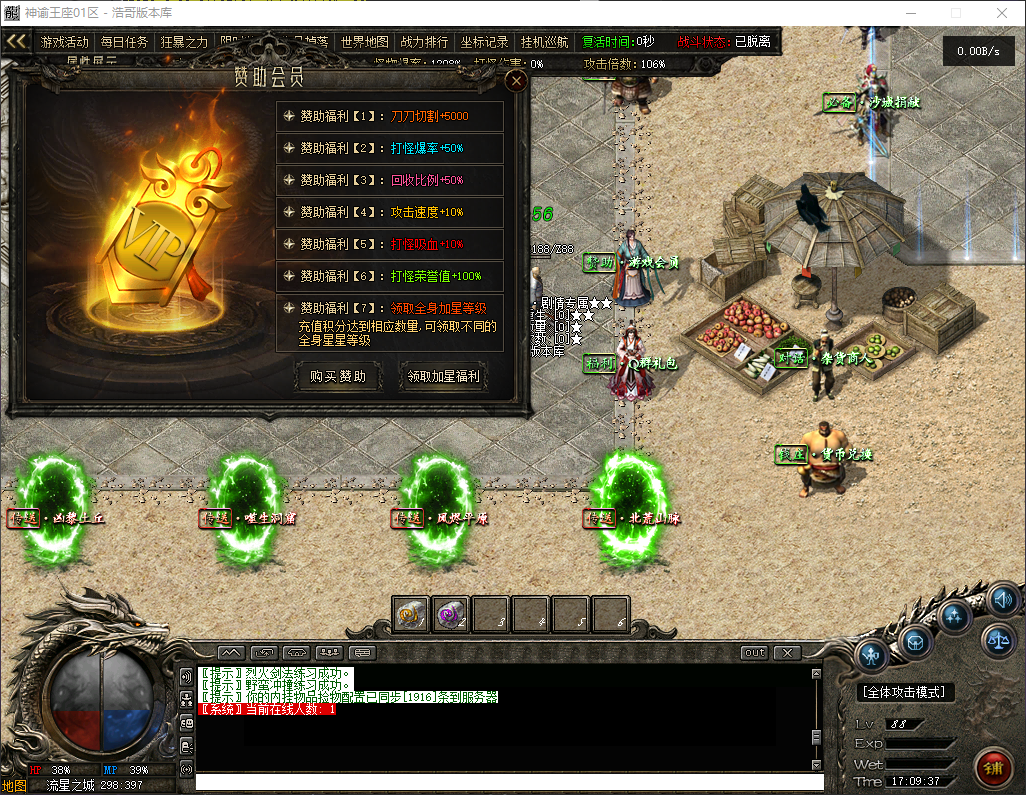Claim the 领取加星福利 reward
This screenshot has width=1026, height=795.
click(443, 377)
